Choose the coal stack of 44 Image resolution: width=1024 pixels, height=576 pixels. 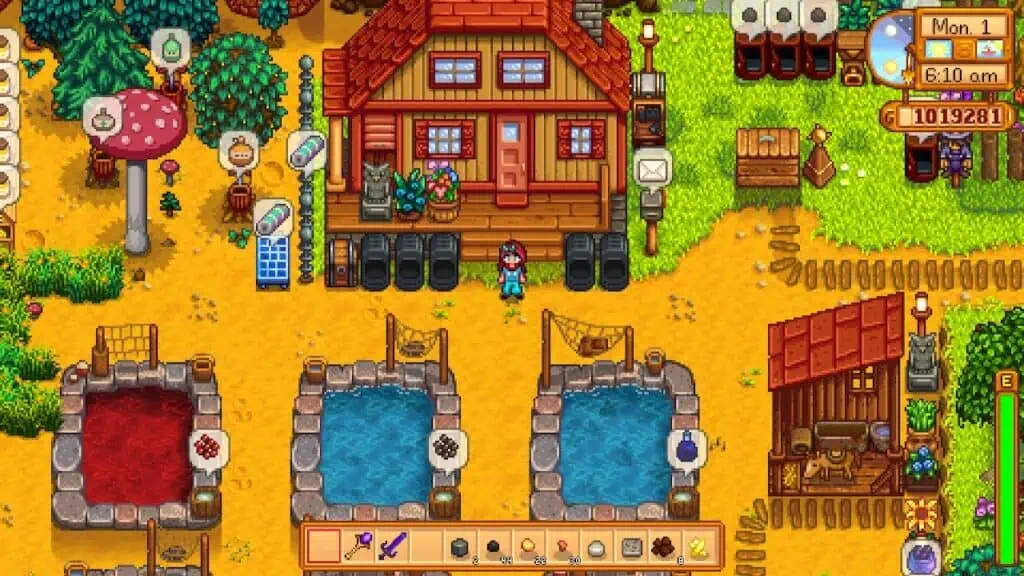tap(494, 546)
